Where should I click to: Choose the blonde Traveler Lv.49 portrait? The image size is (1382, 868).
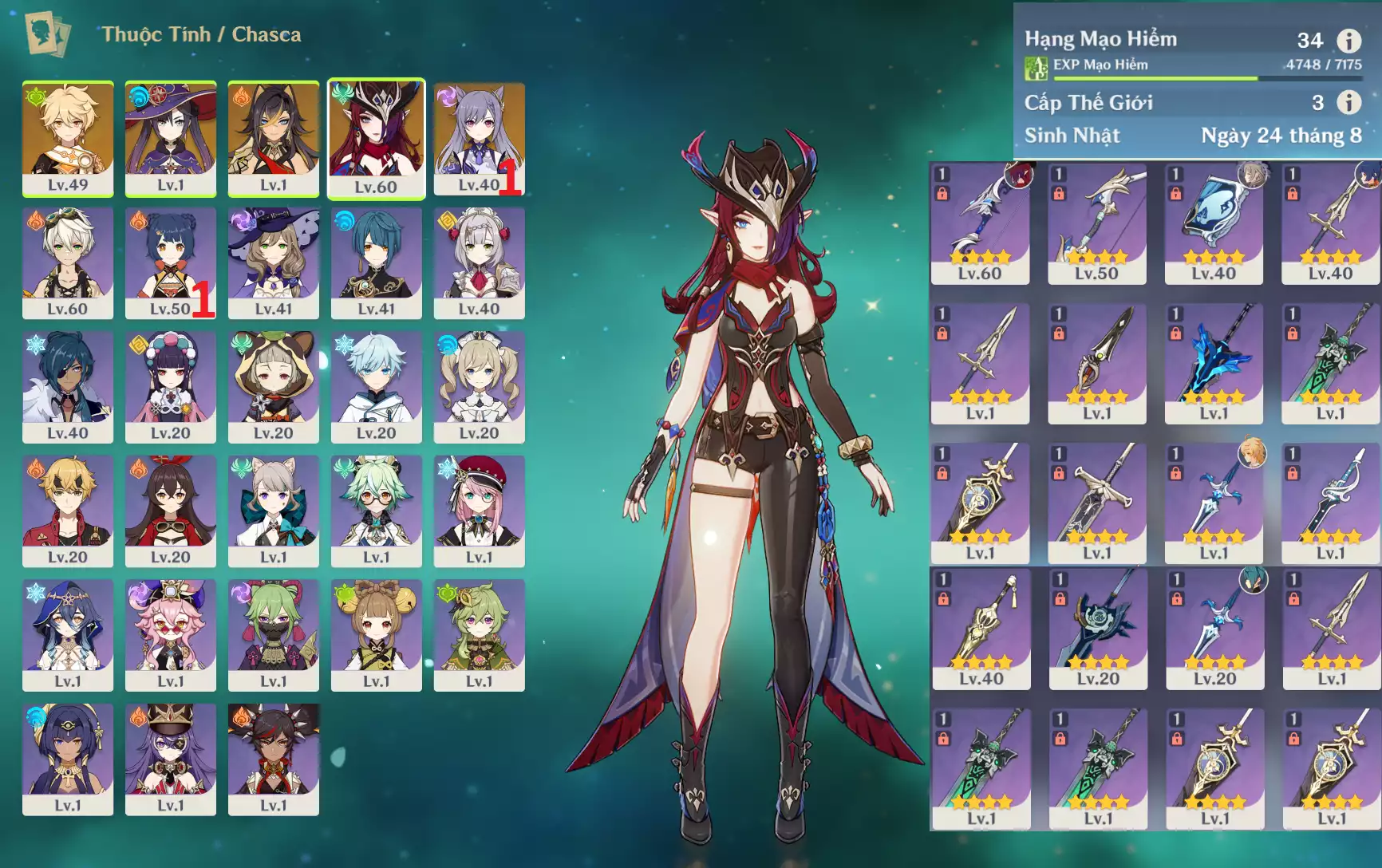pos(68,137)
